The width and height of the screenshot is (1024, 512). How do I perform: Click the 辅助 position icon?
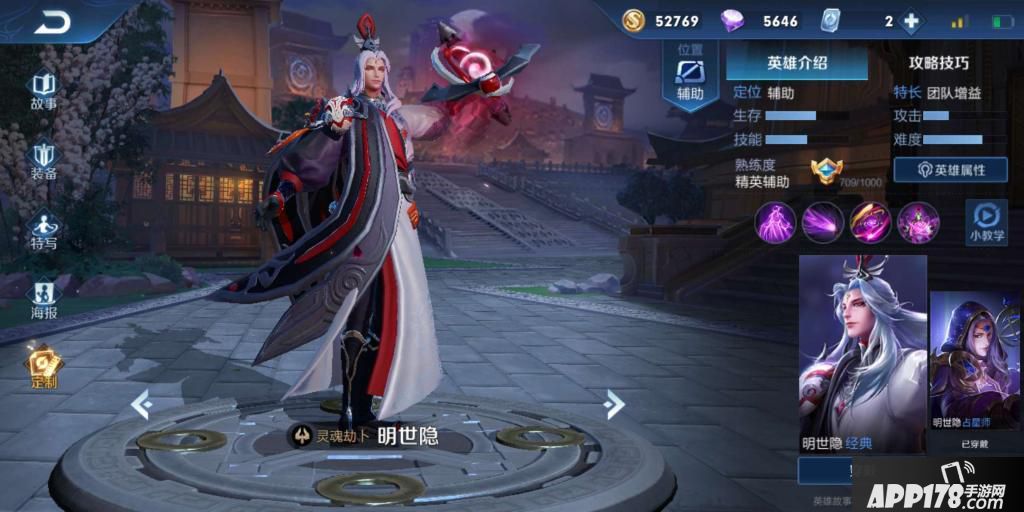pos(690,75)
